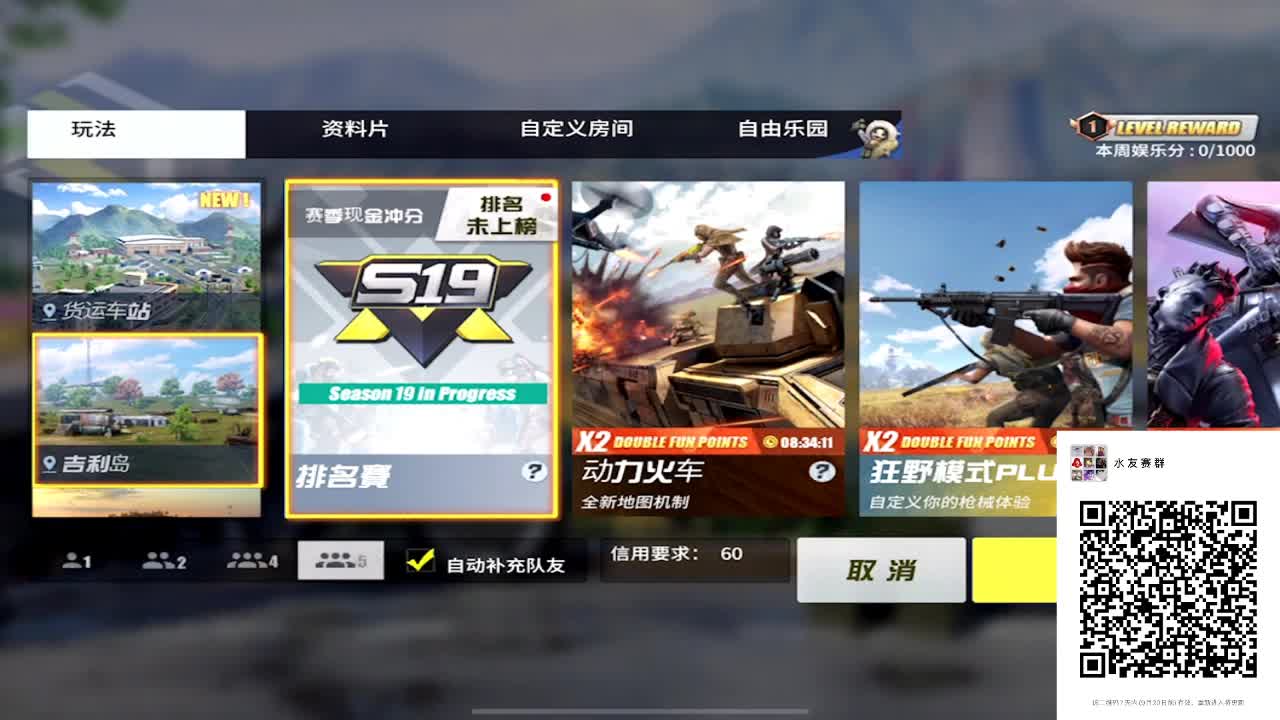Open the 自定义房间 tab
This screenshot has height=720, width=1280.
tap(578, 129)
